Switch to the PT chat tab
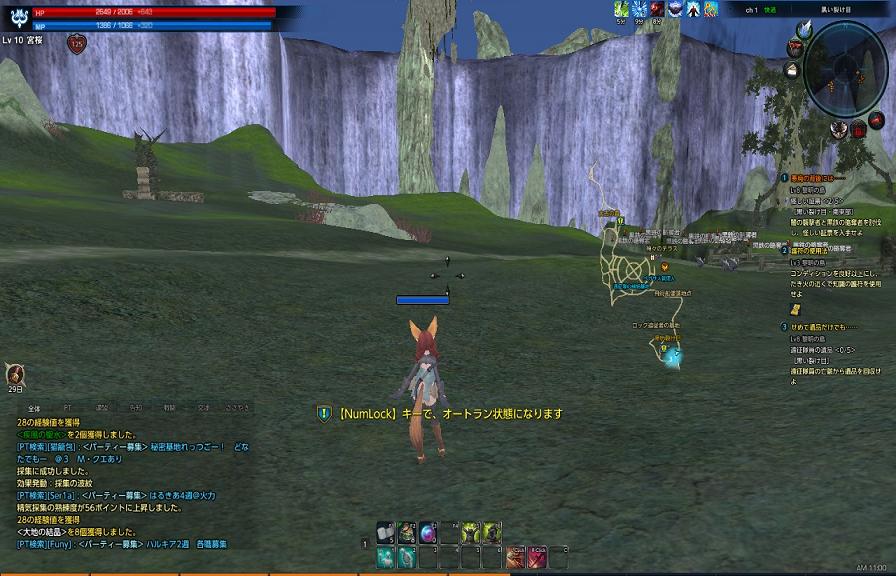Viewport: 896px width, 576px height. click(67, 408)
